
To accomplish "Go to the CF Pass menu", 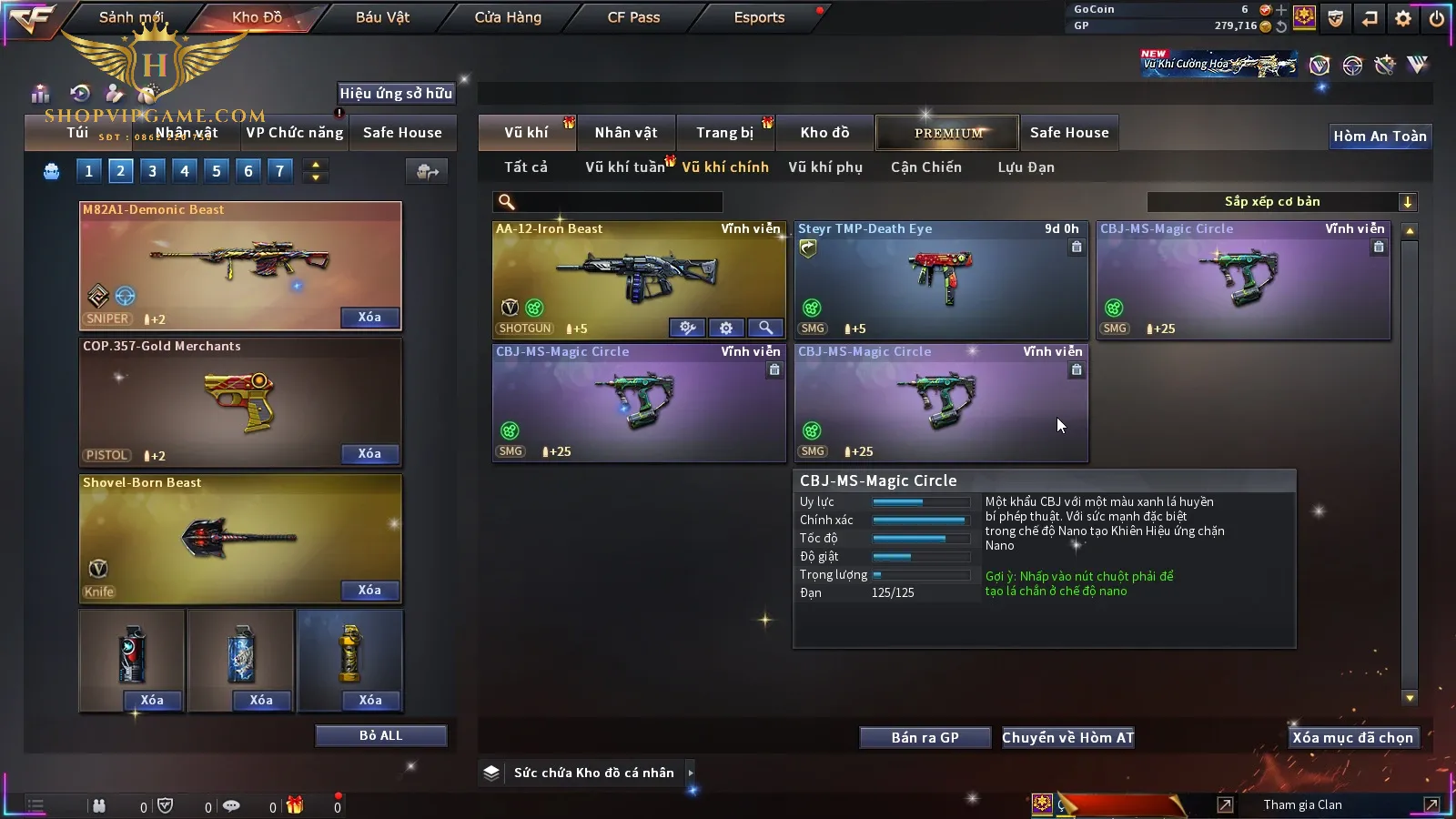I will pyautogui.click(x=633, y=17).
